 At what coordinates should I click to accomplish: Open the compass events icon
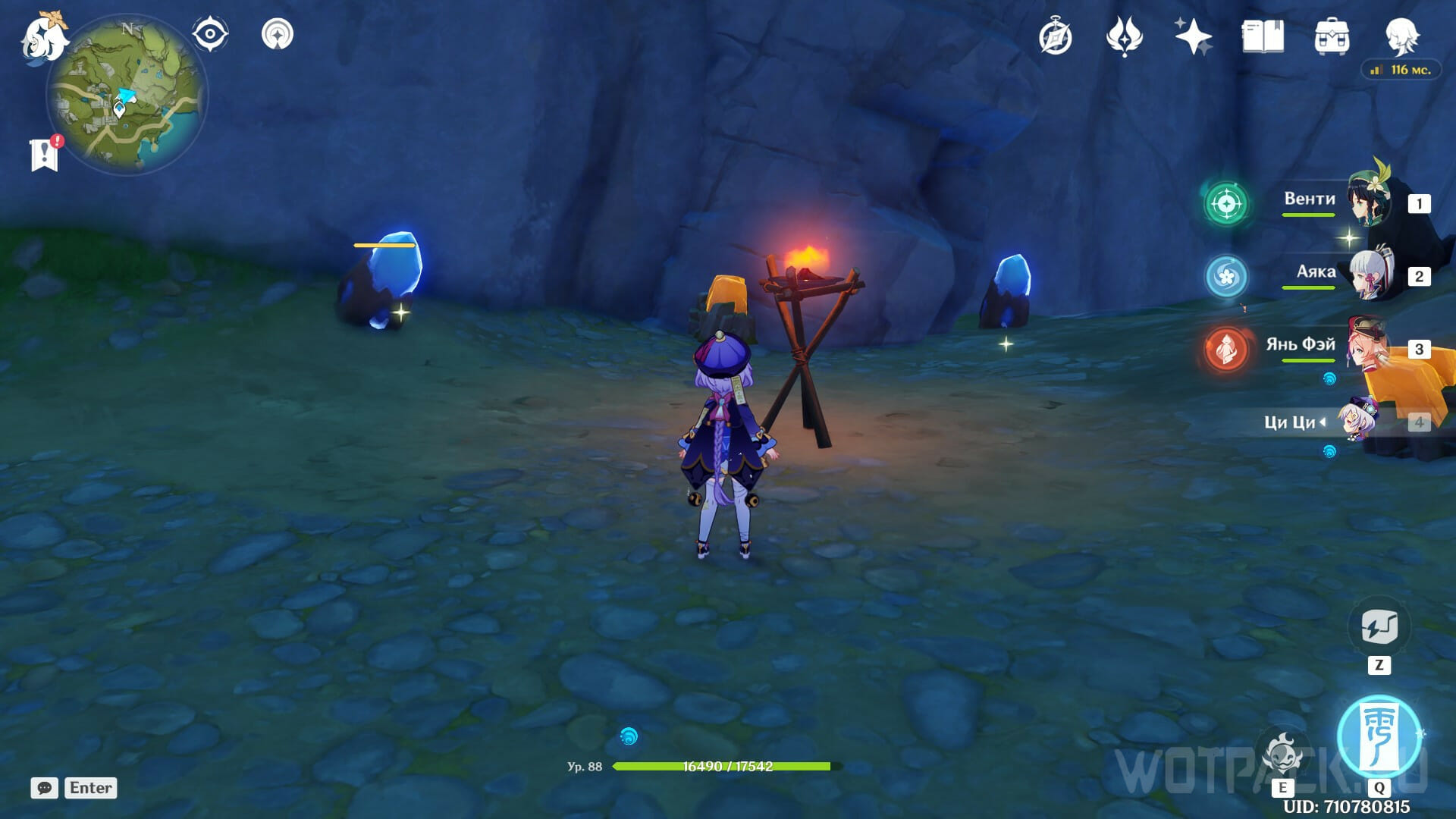1055,36
